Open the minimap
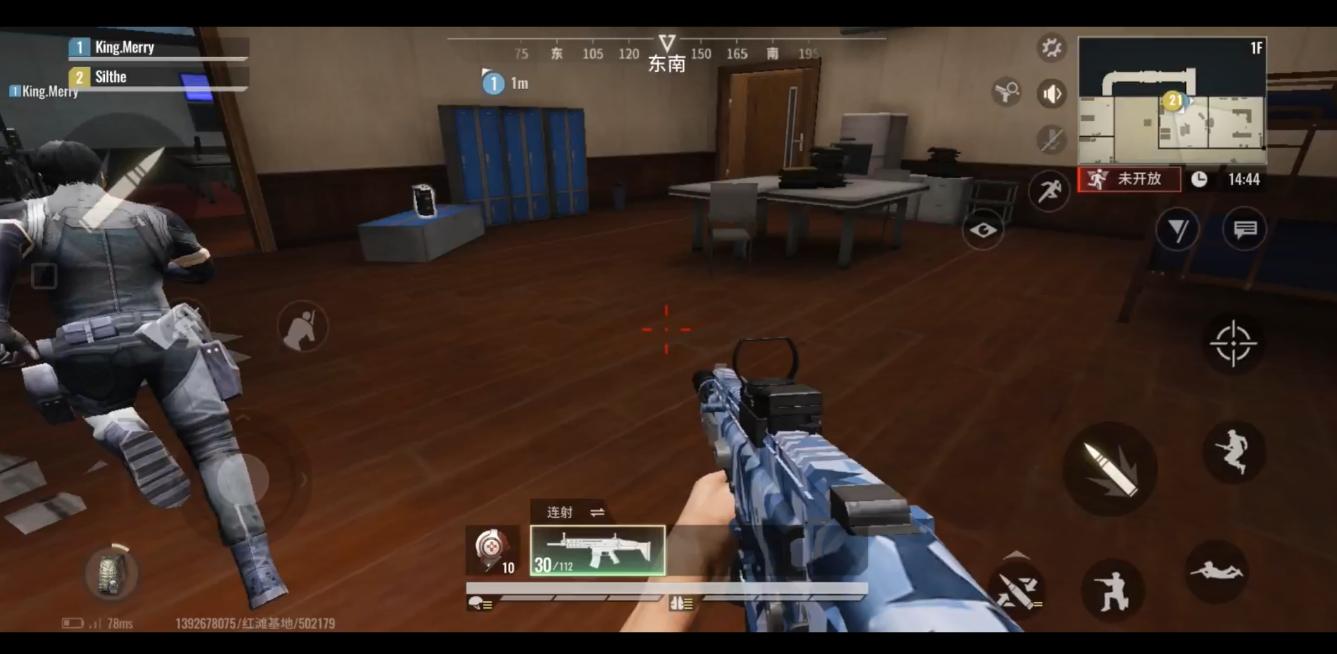 [1171, 100]
